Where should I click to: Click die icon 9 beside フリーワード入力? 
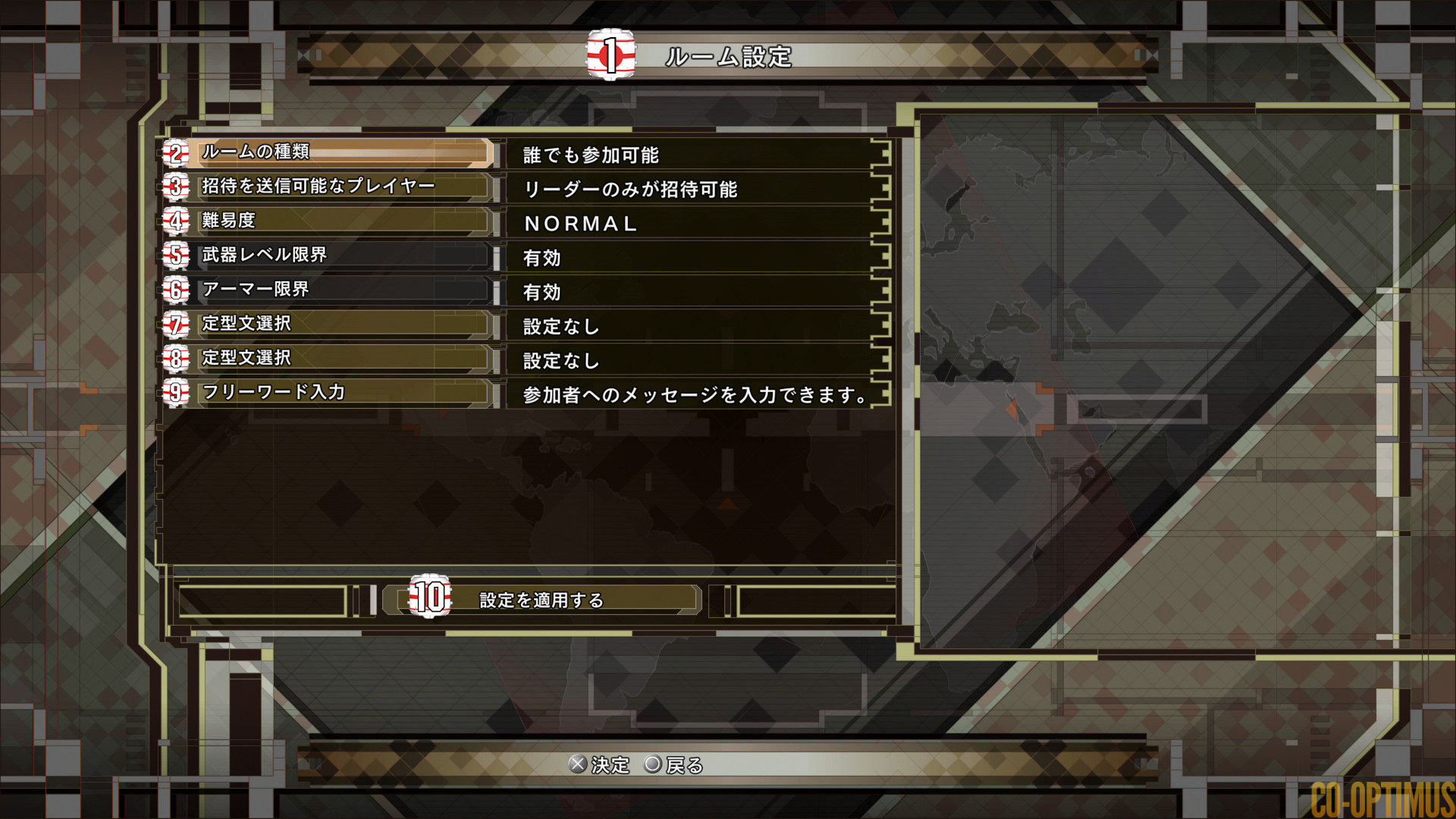tap(175, 393)
